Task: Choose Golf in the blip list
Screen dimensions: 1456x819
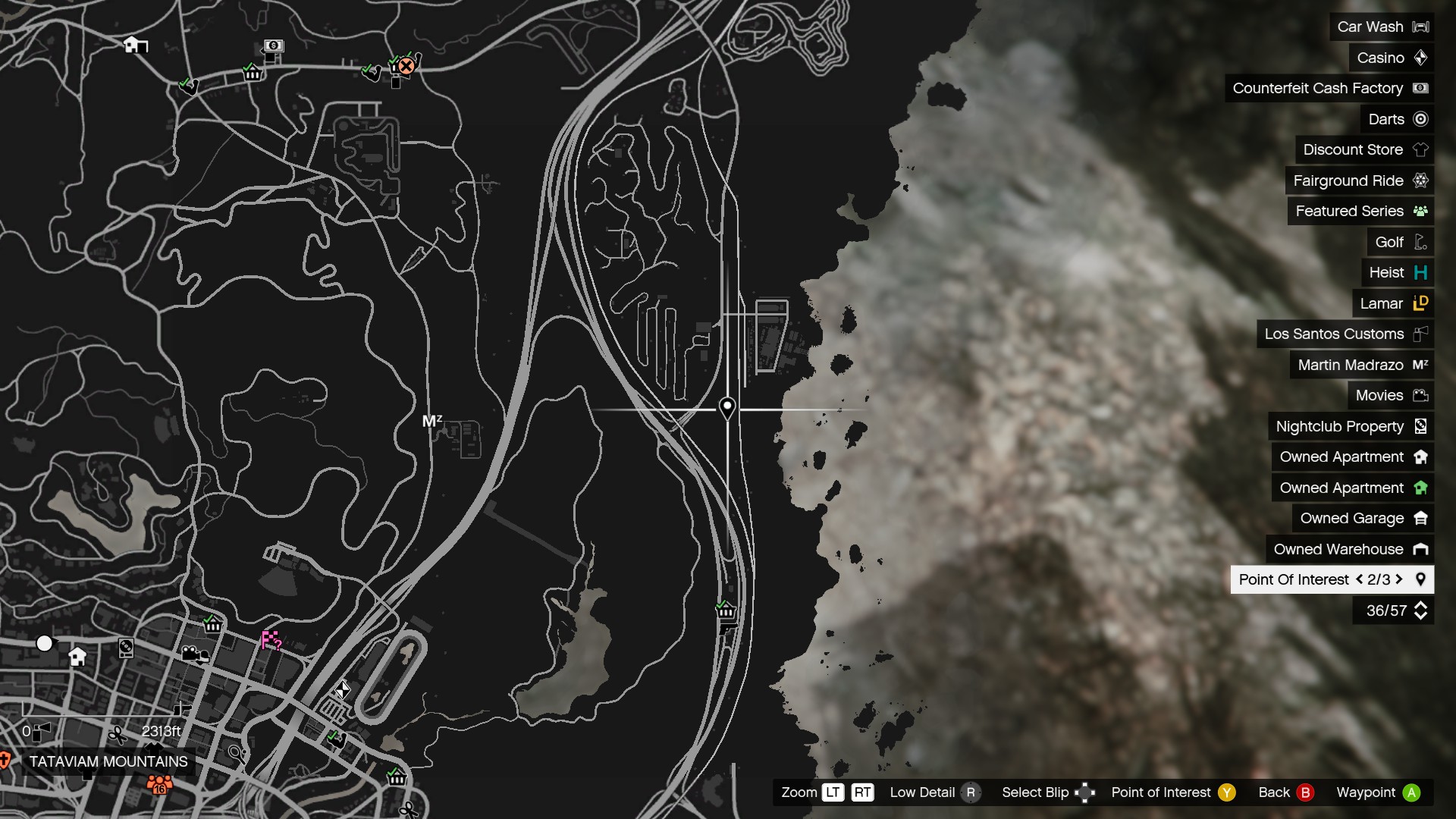Action: pos(1400,242)
